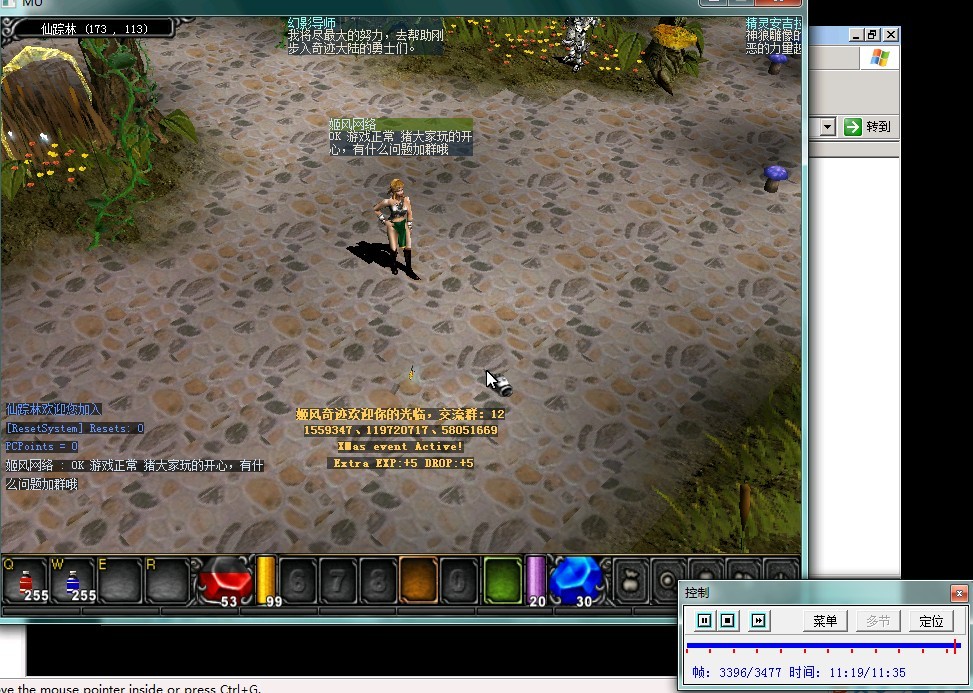973x693 pixels.
Task: Click the 定位 locate button
Action: [x=931, y=621]
